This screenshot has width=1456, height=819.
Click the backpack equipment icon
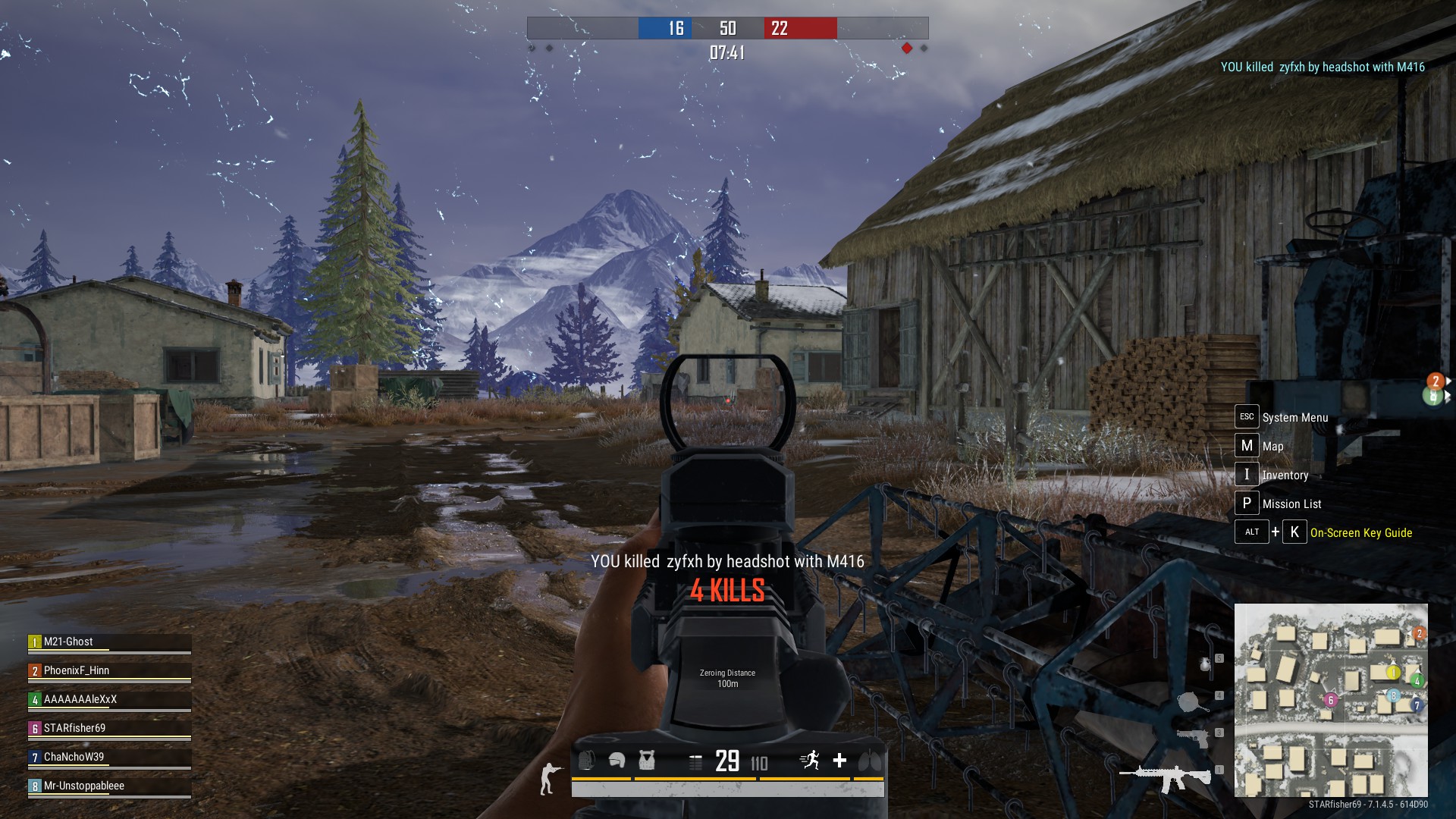(586, 760)
